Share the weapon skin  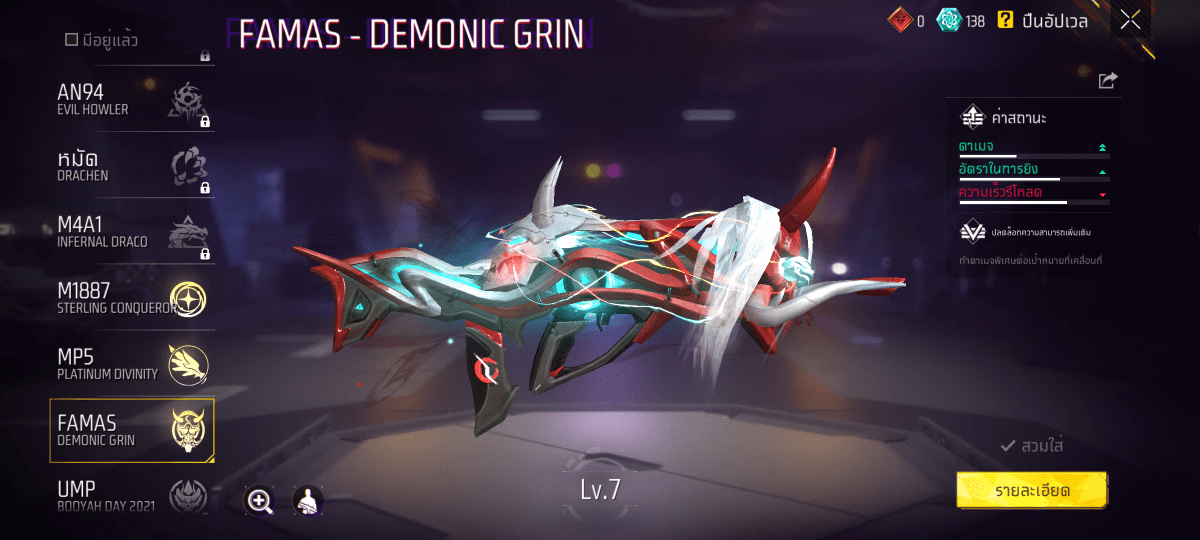tap(1107, 81)
